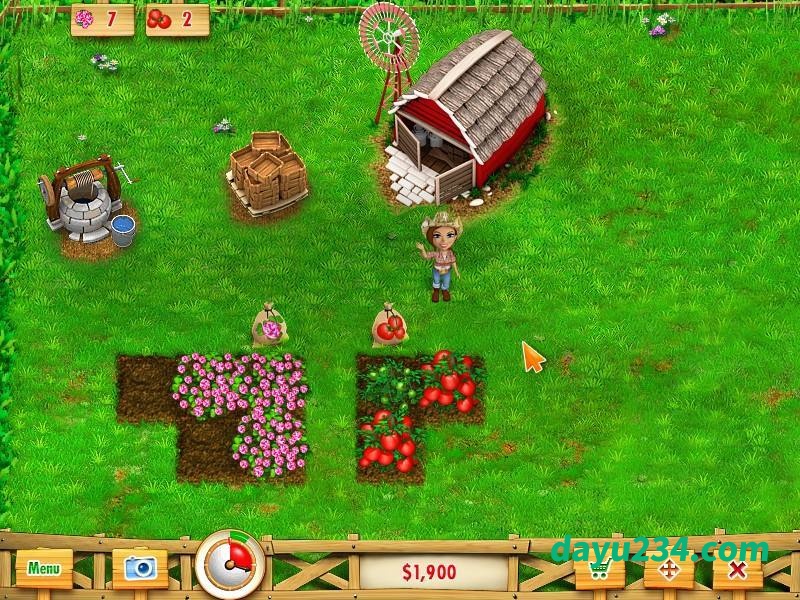Open the shopping cart store

(x=600, y=571)
